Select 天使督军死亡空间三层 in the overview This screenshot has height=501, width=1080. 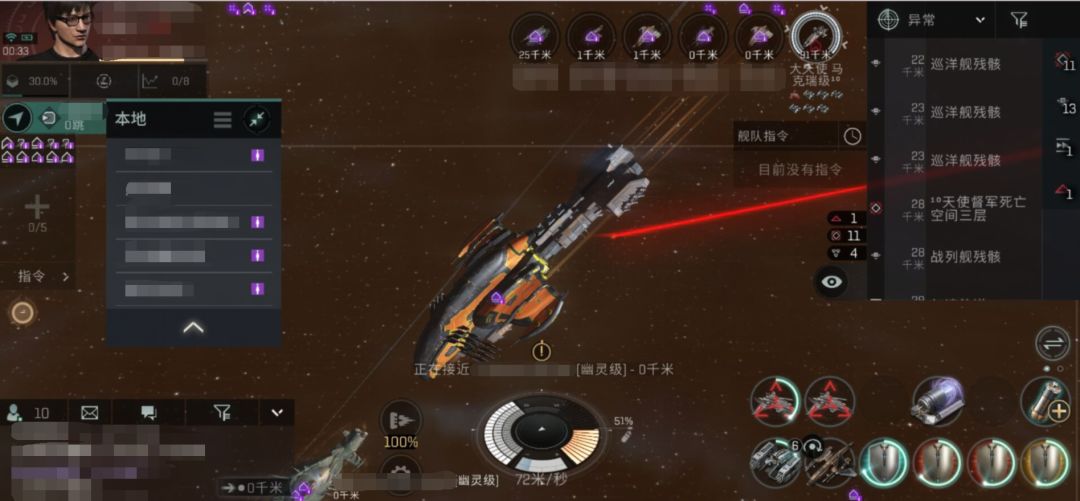[977, 208]
